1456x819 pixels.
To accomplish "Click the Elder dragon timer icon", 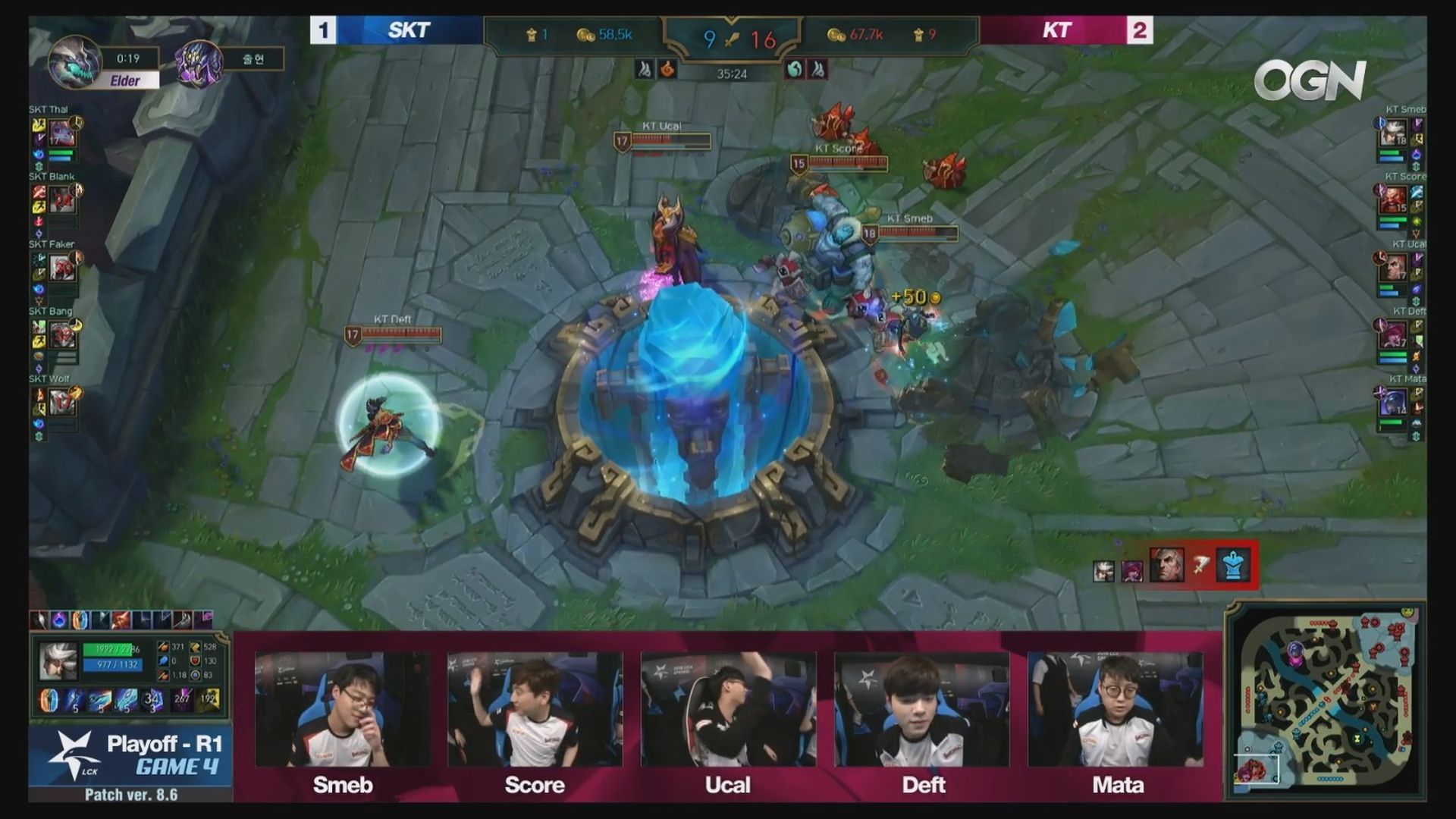I will [x=75, y=61].
